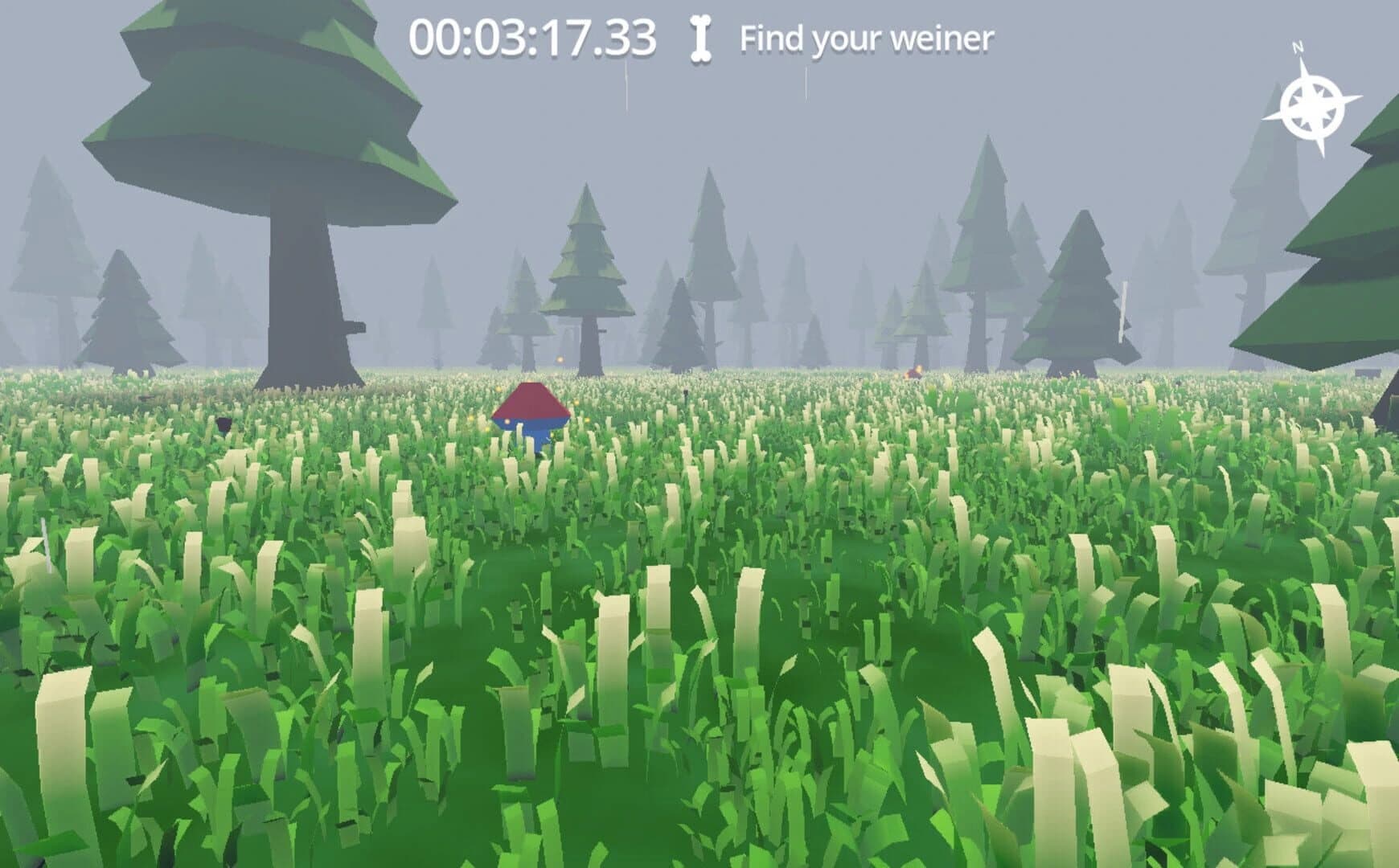
Task: Click the dark stump in the left grass
Action: point(224,424)
